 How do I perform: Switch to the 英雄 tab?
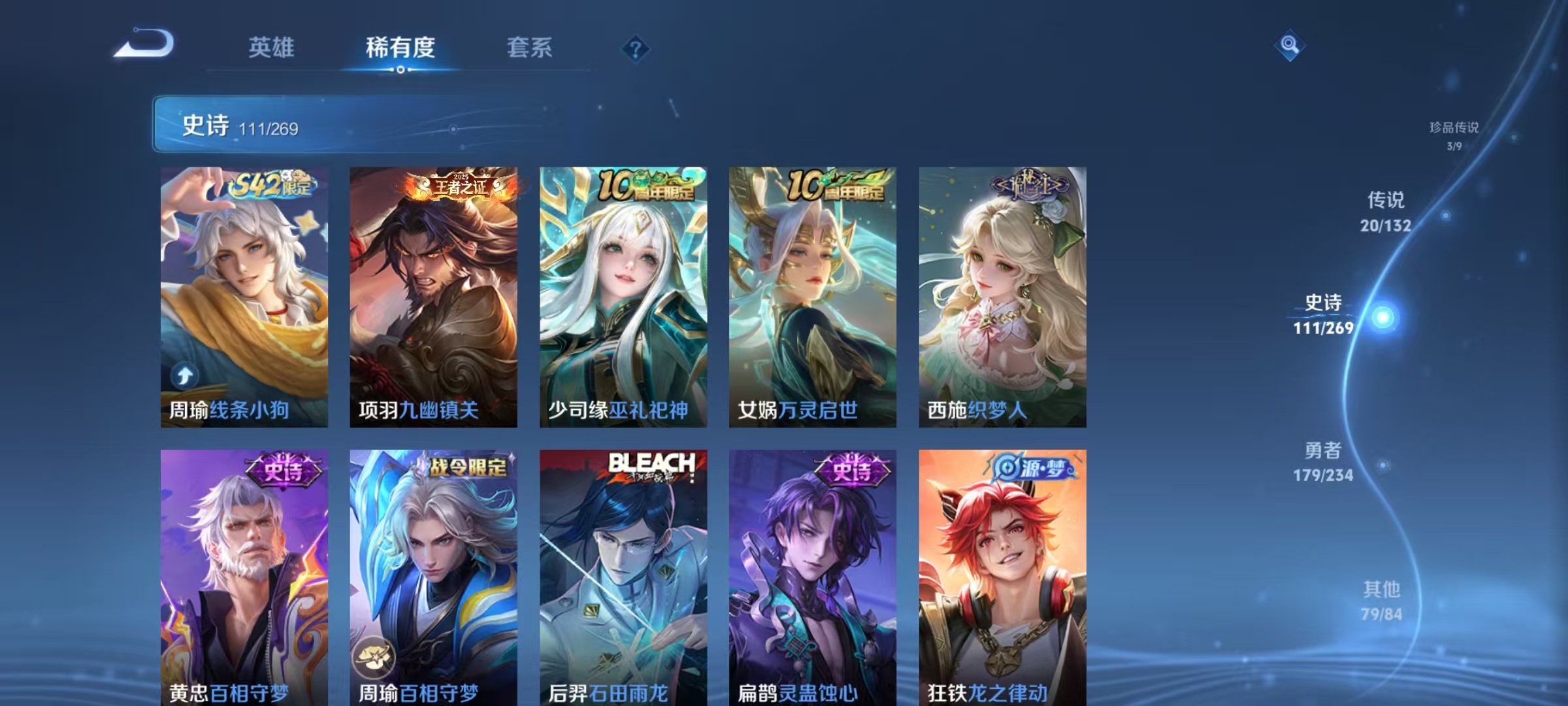point(272,48)
